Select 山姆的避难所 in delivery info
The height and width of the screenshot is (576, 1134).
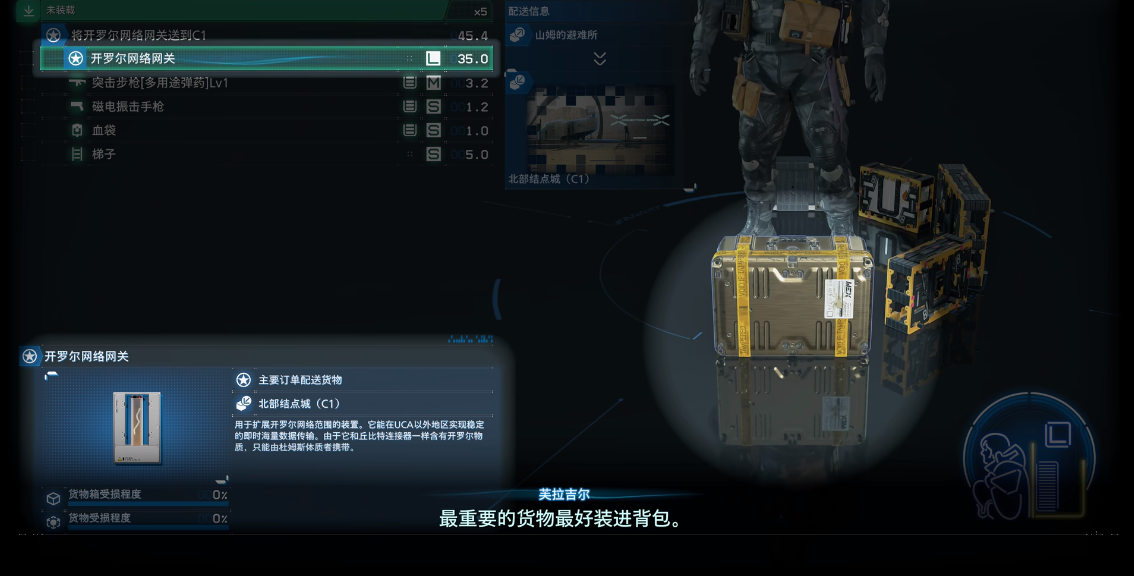tap(566, 35)
